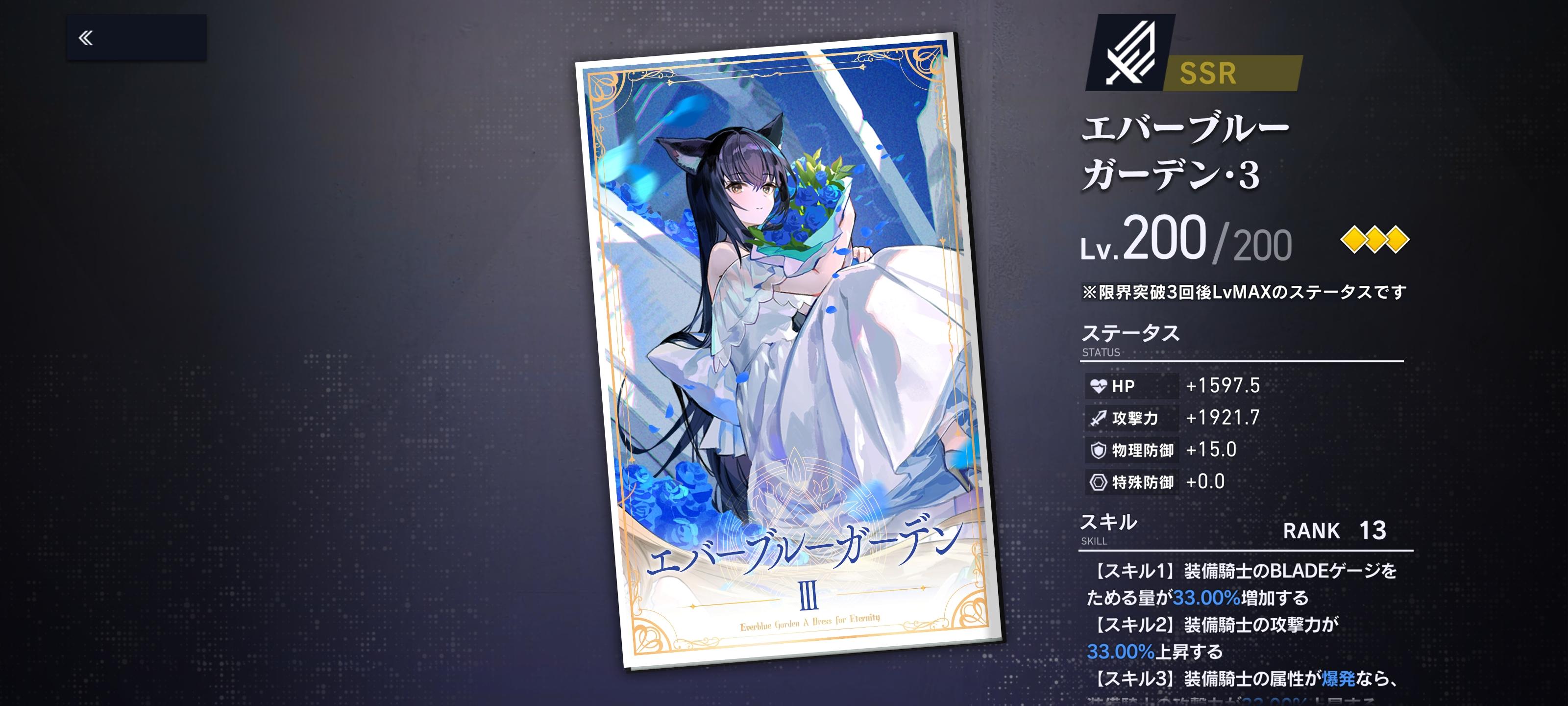This screenshot has height=706, width=1568.
Task: Open the エバーブルーガーデン card artwork
Action: click(773, 353)
